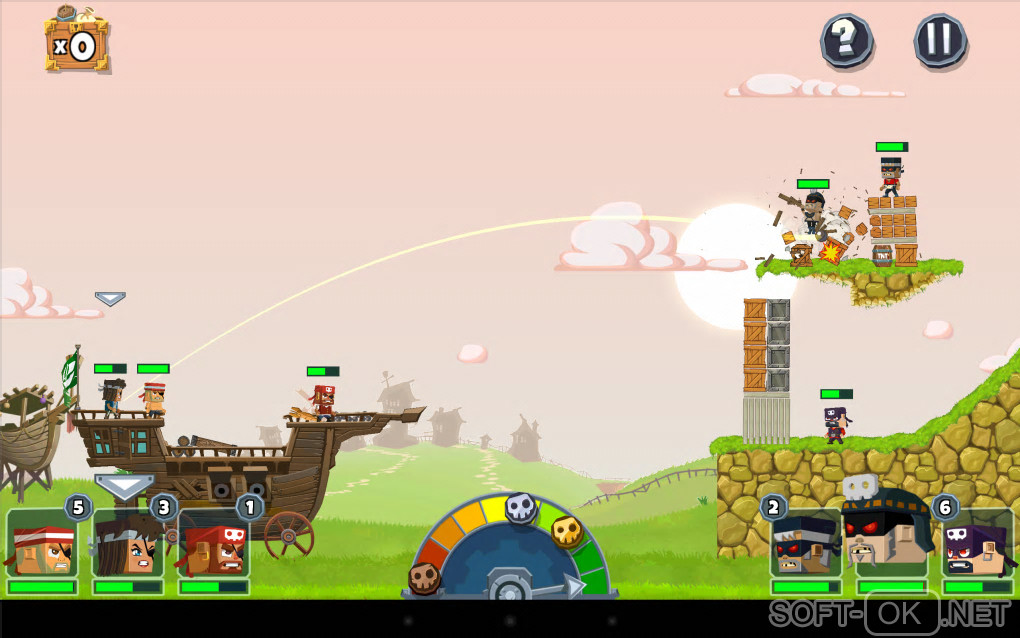This screenshot has width=1020, height=638.
Task: Choose the dark-haired pirate portrait numbered 3
Action: coord(128,545)
